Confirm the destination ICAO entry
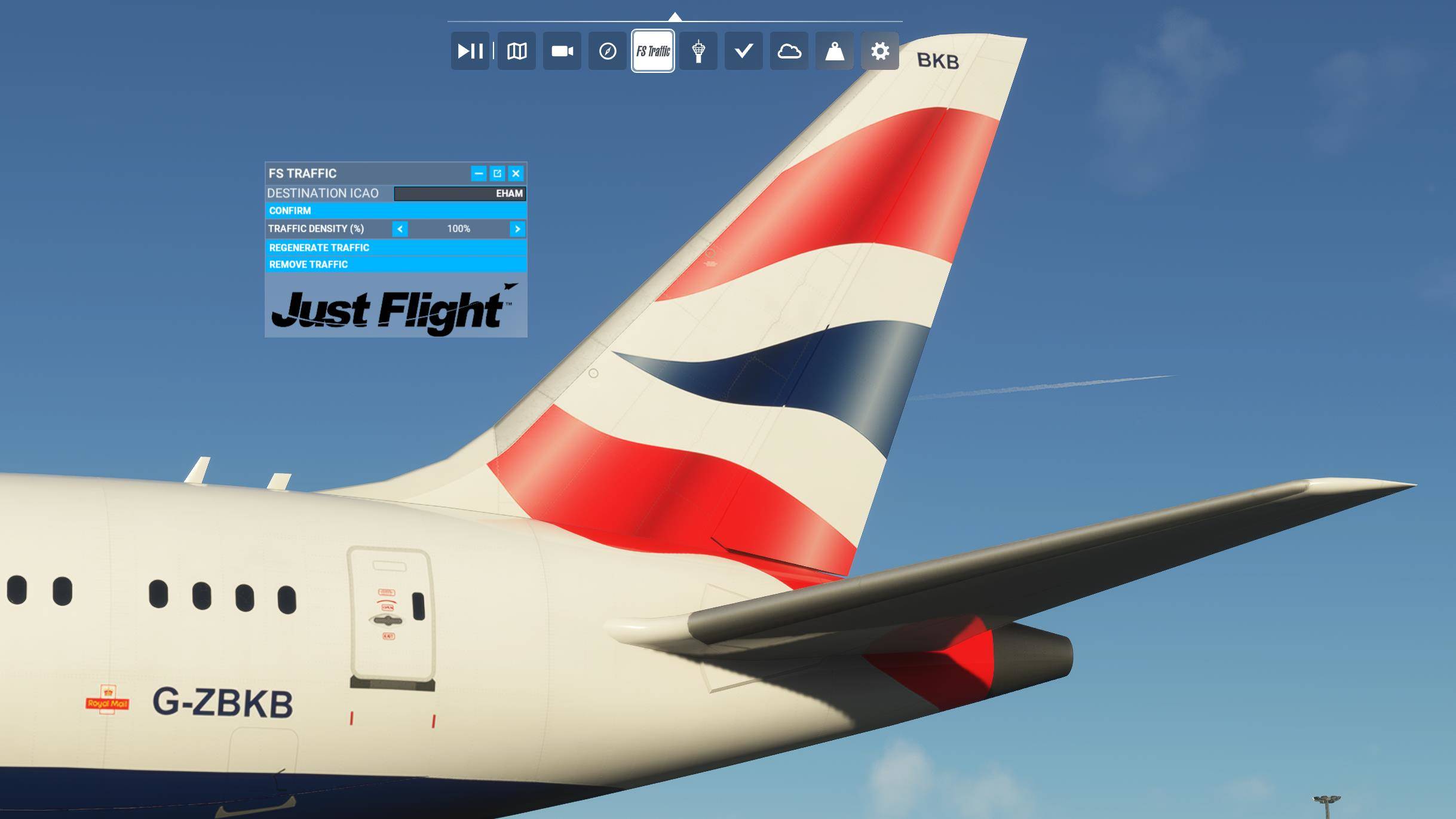This screenshot has height=819, width=1456. coord(396,211)
